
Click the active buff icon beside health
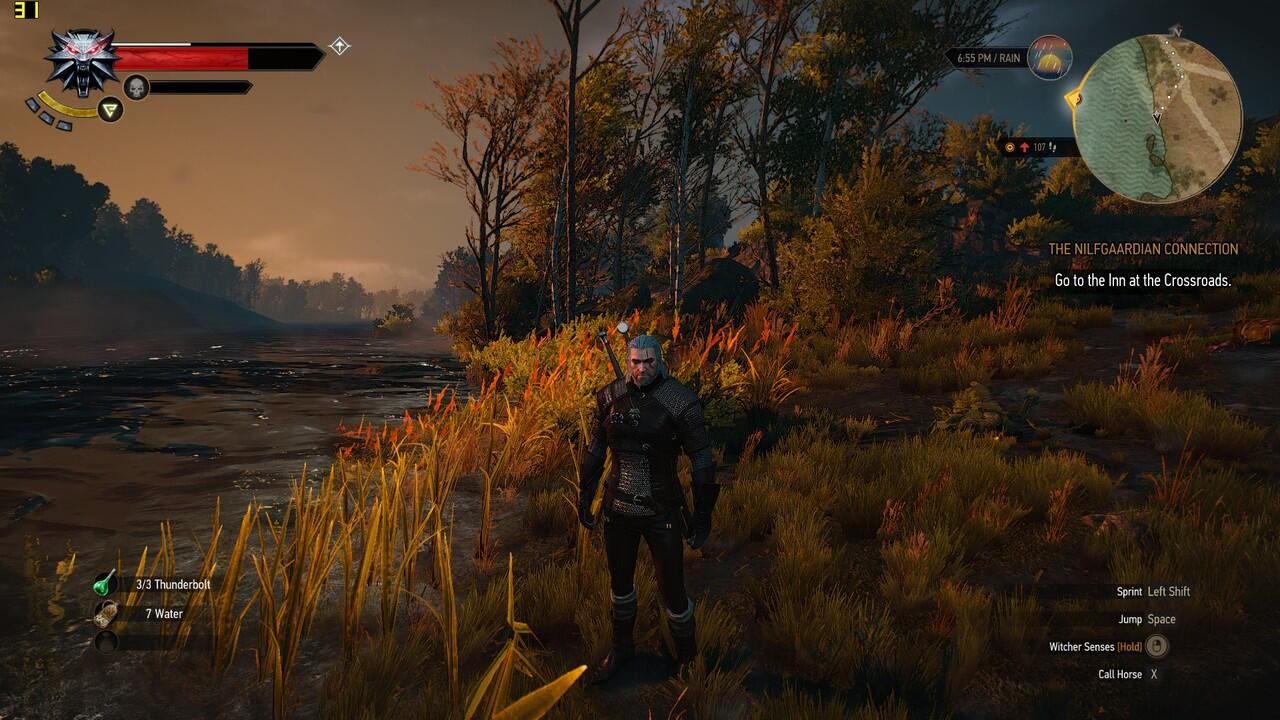click(x=340, y=46)
